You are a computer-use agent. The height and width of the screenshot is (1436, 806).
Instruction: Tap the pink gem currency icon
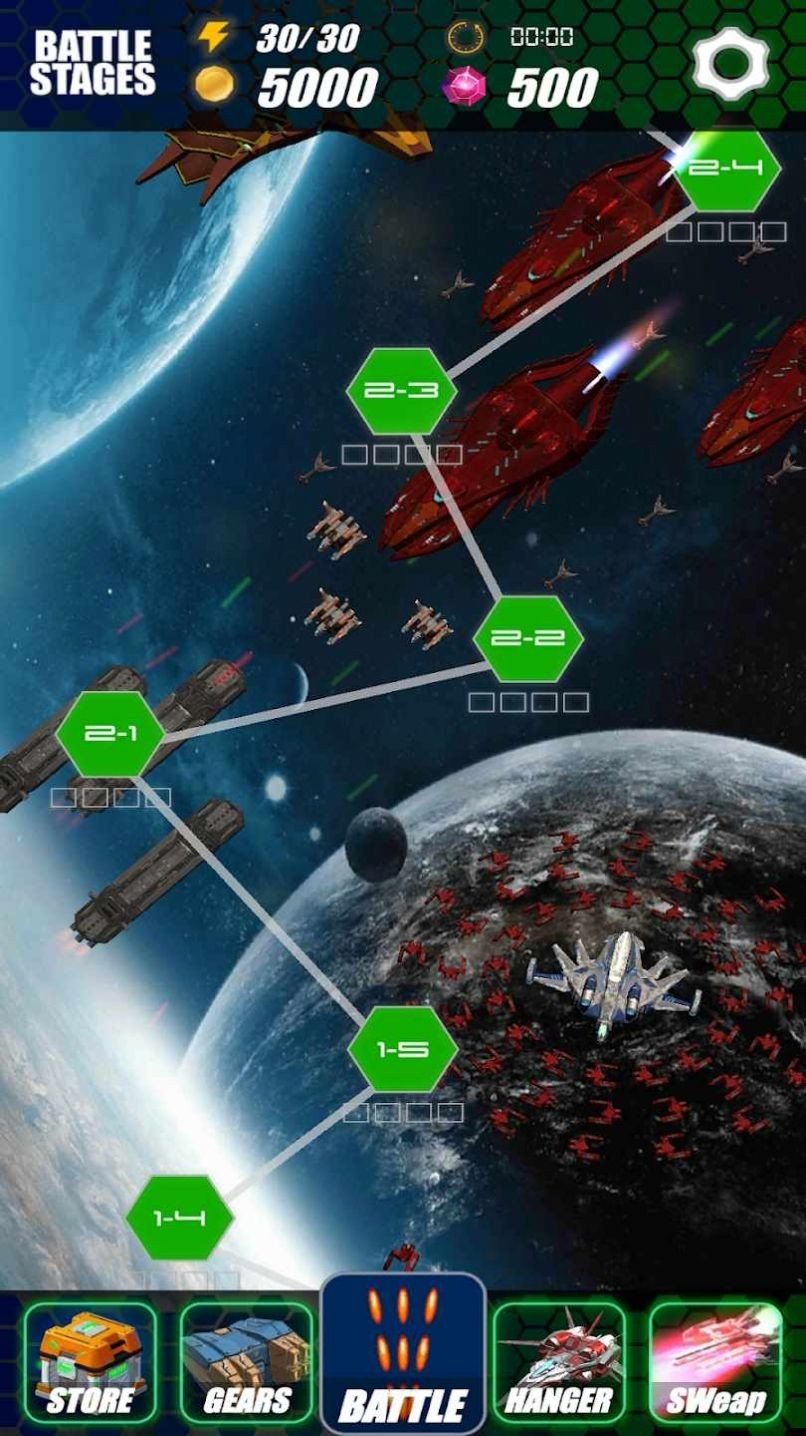(x=463, y=86)
